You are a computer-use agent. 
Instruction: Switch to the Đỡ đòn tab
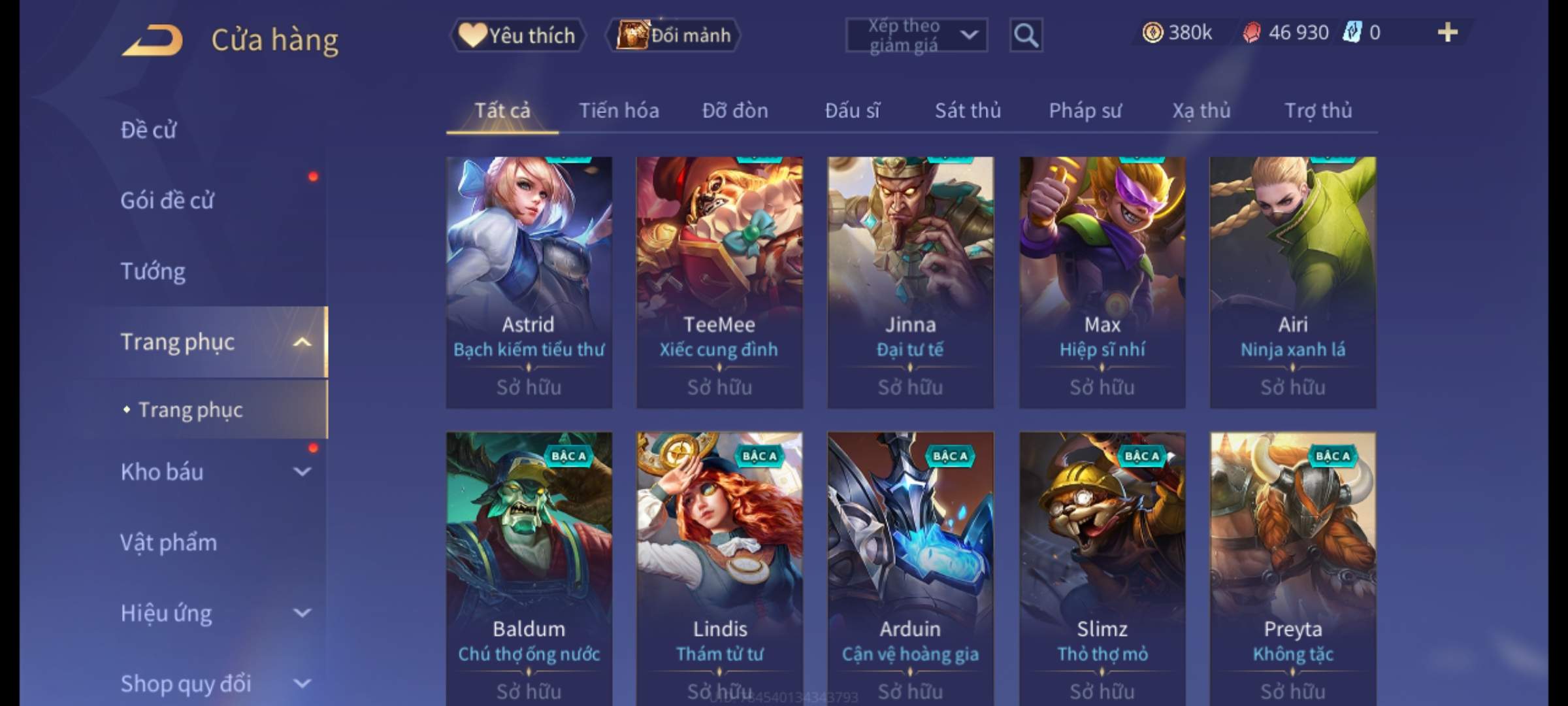pyautogui.click(x=735, y=111)
